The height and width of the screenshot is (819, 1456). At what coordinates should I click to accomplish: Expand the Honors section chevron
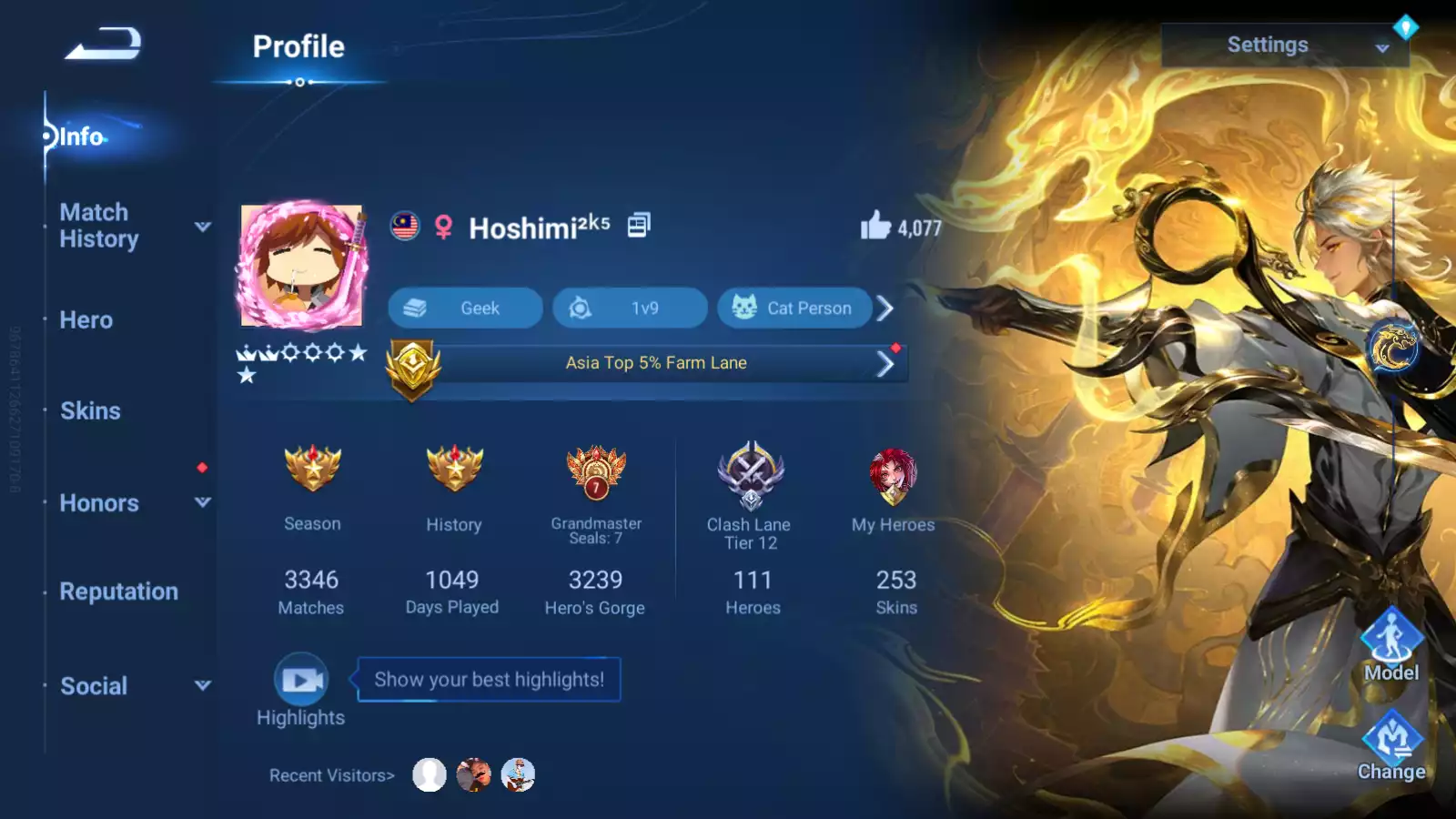coord(202,501)
